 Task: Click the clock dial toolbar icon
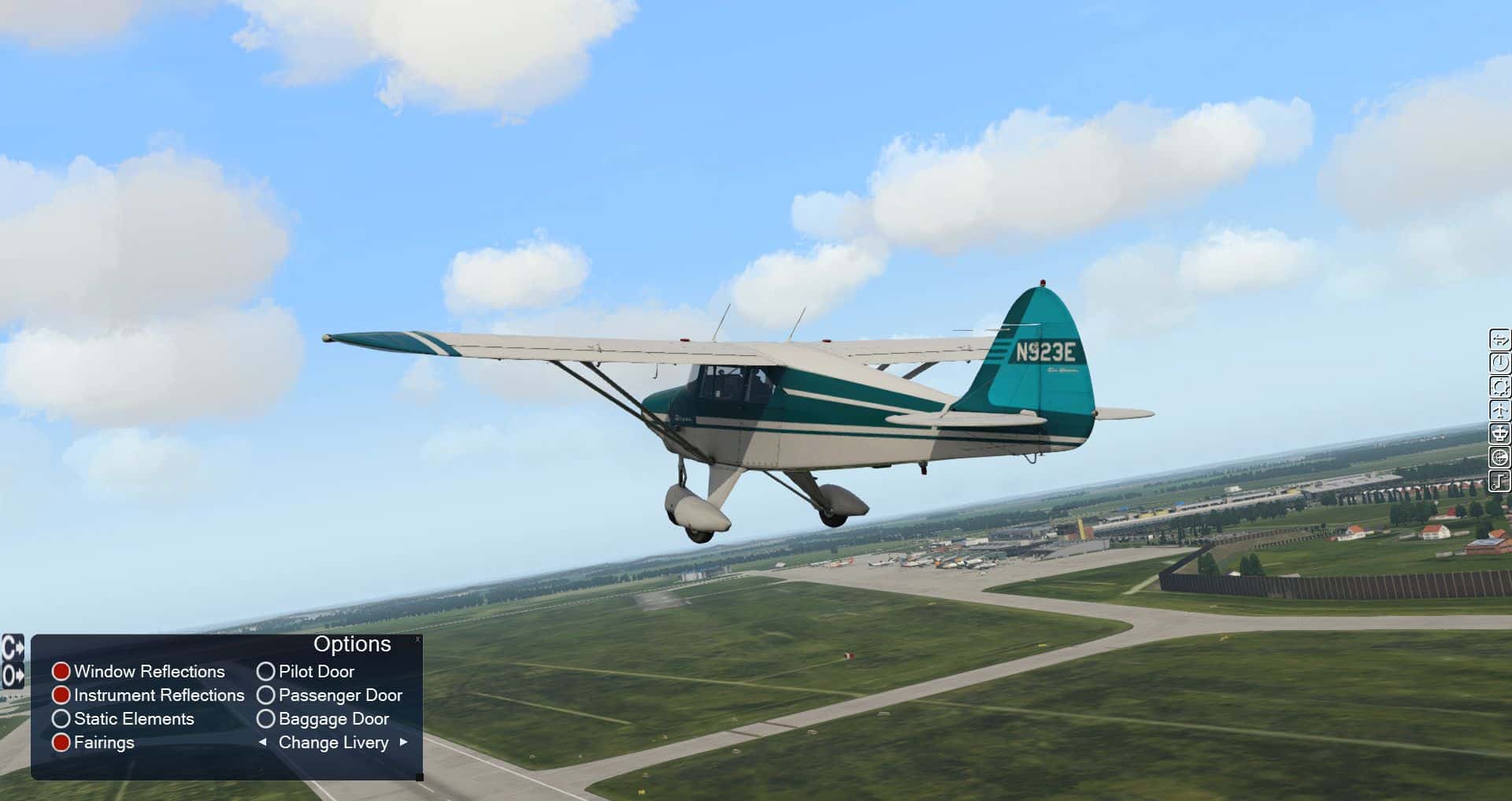click(1500, 363)
